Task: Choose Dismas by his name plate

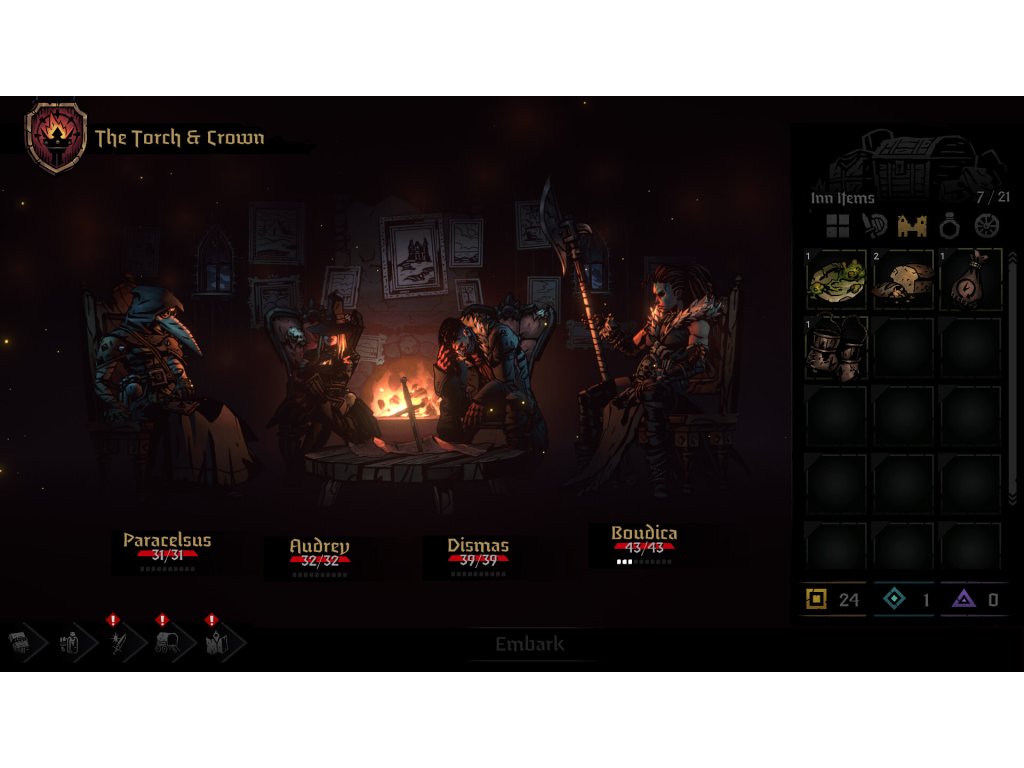Action: click(478, 546)
